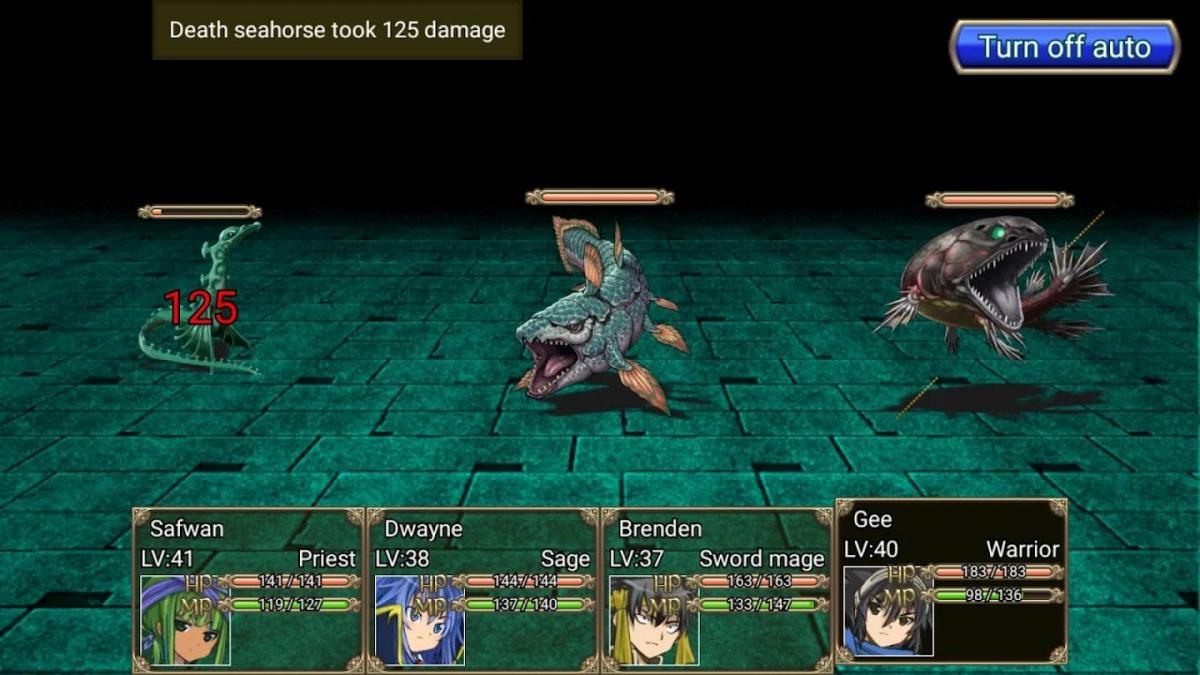This screenshot has width=1200, height=675.
Task: Choose Dwayne the Sage's status panel
Action: coord(483,589)
